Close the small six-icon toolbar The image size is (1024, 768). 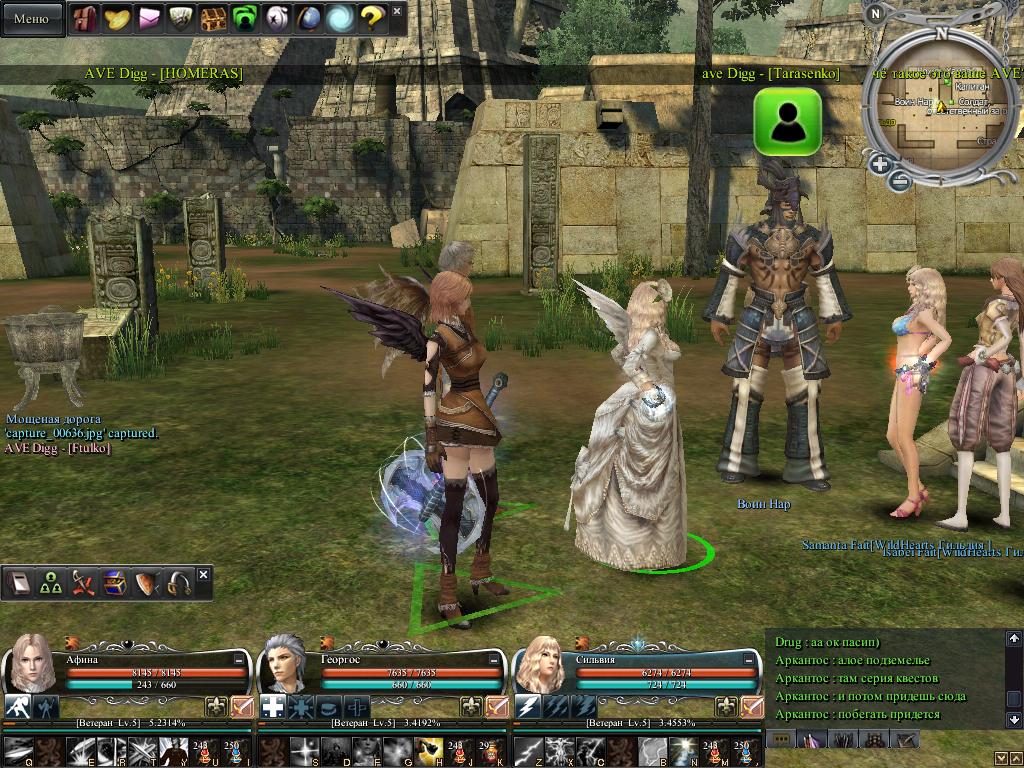click(x=204, y=575)
